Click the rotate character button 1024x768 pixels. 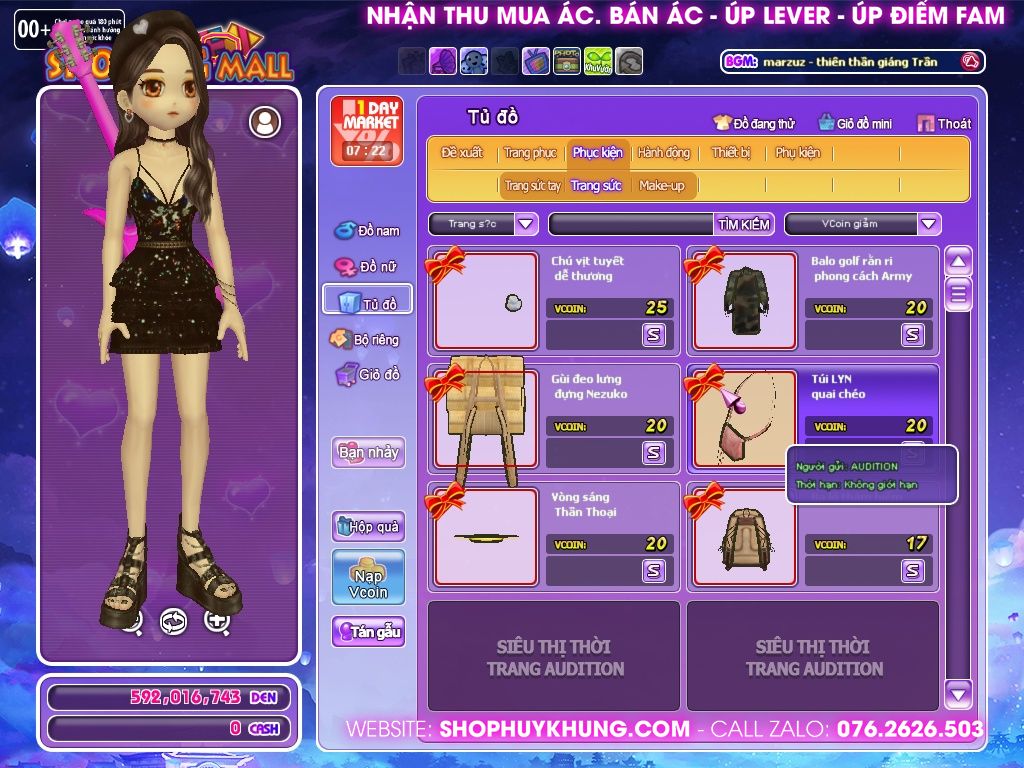point(173,621)
